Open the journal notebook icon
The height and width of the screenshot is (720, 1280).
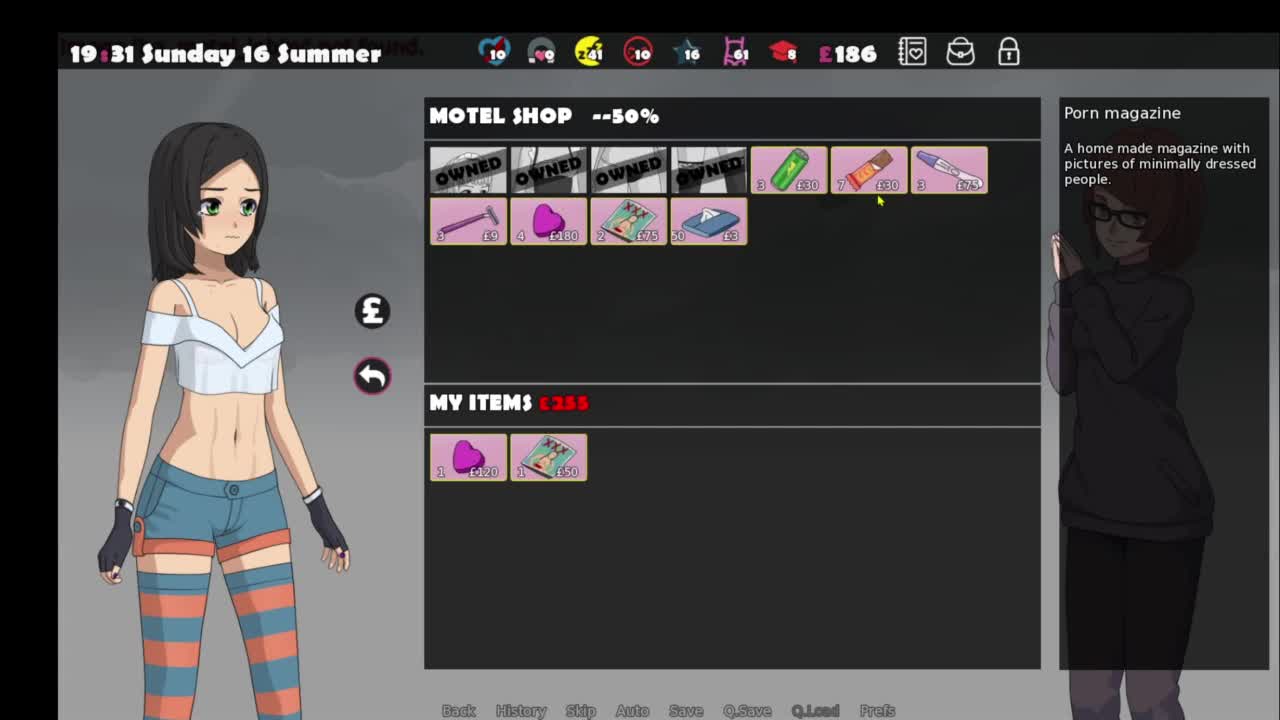click(912, 52)
